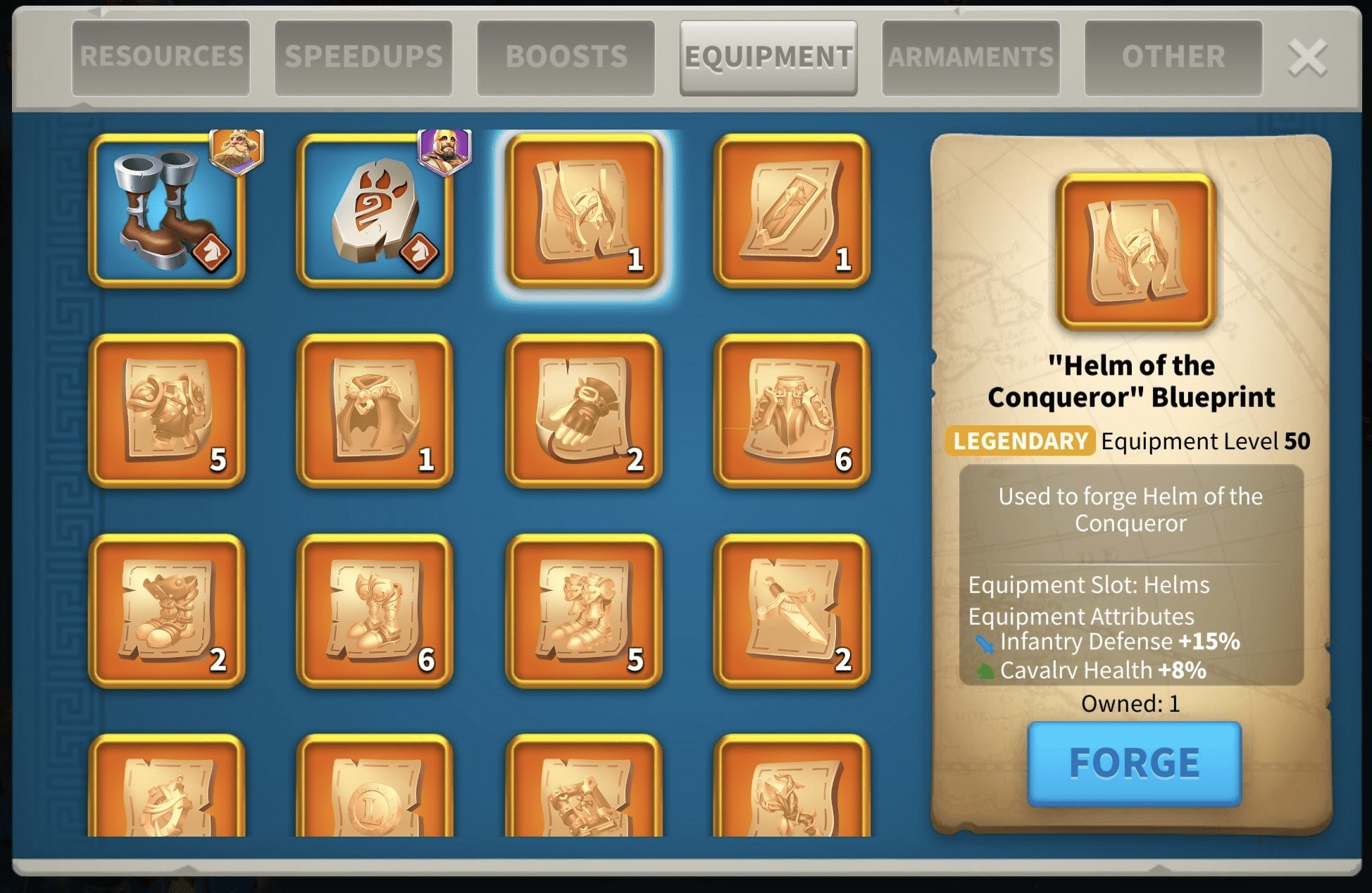Close the inventory window
Screen dimensions: 1372x893
1307,58
